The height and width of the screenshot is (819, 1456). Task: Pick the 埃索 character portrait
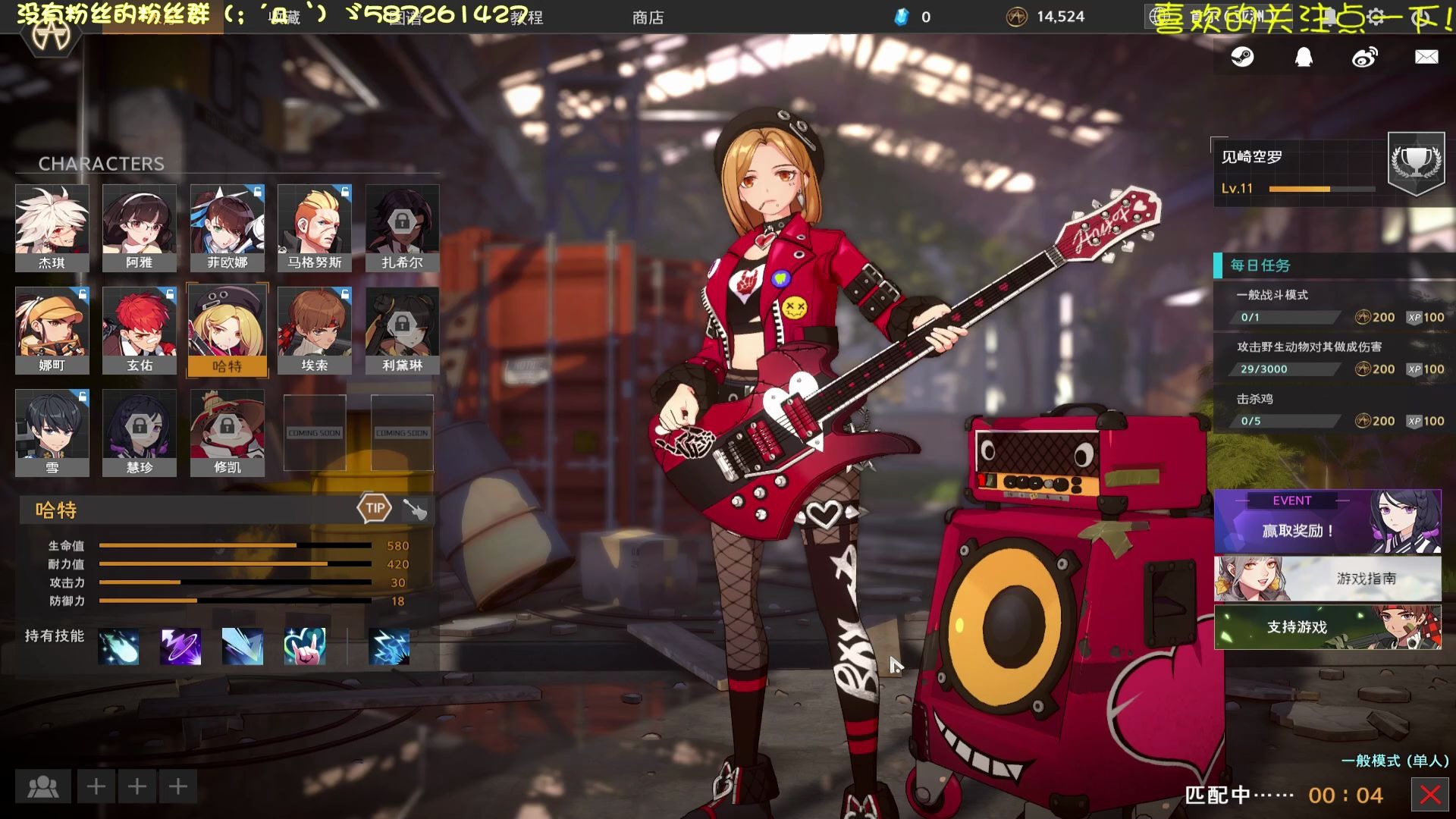(315, 330)
